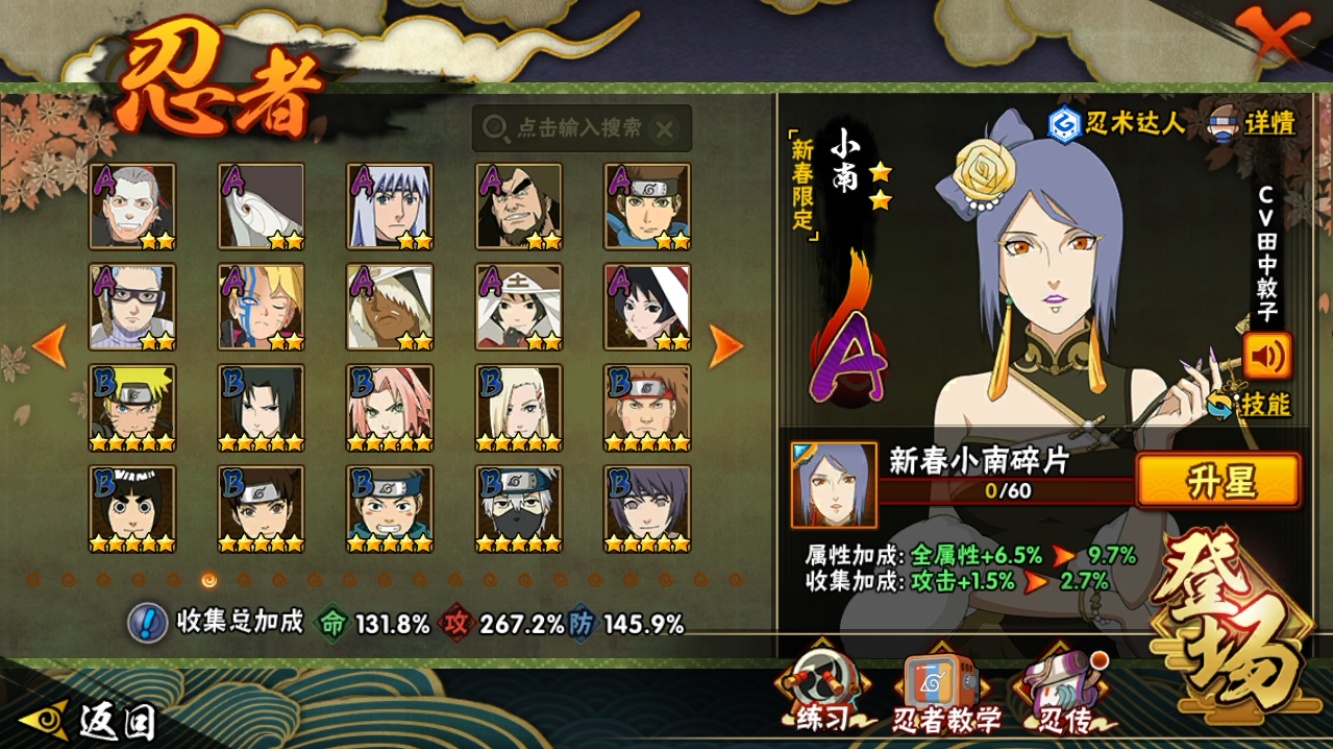This screenshot has height=749, width=1333.
Task: Click the ninja search input field
Action: pos(570,128)
